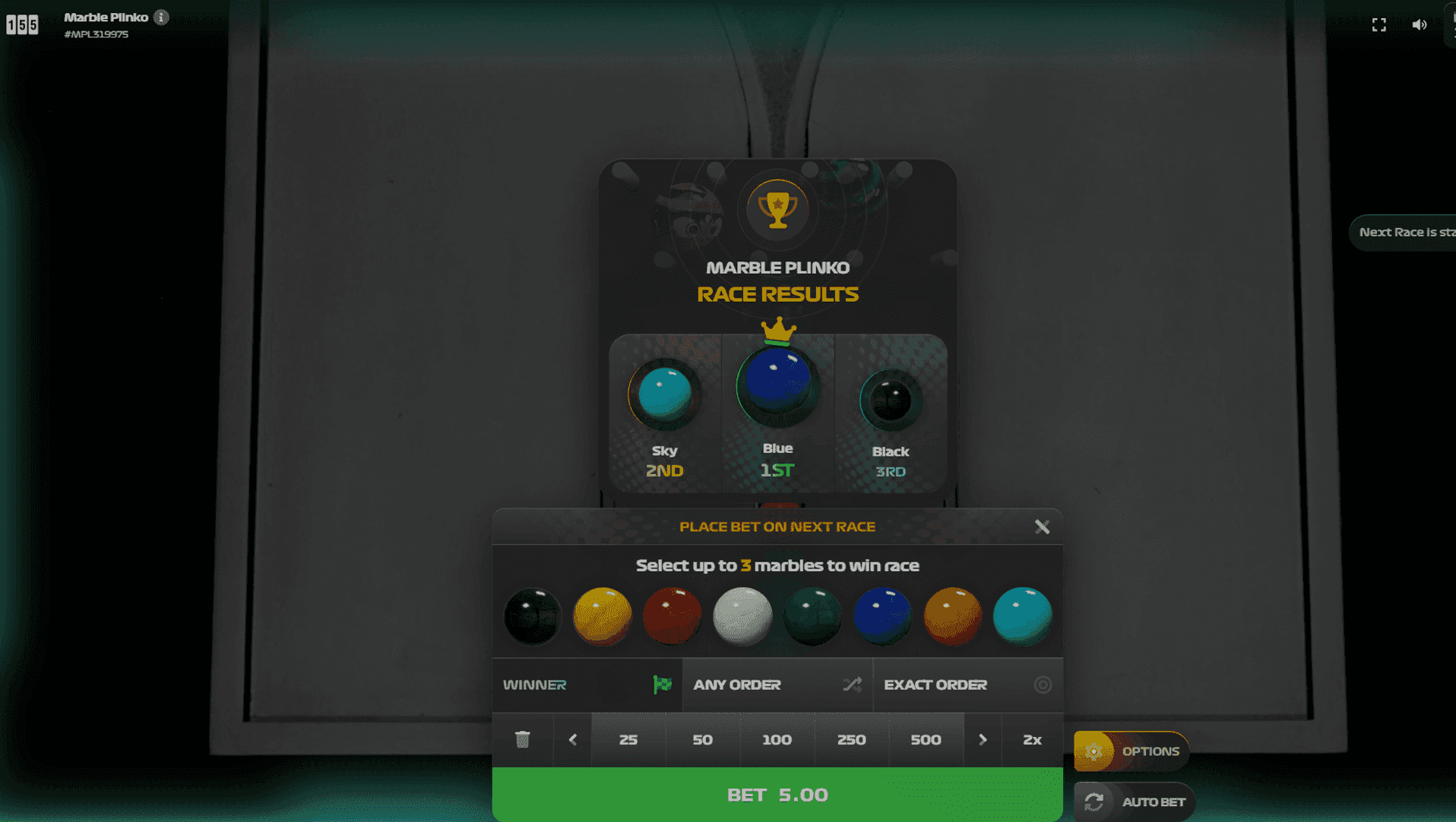Place the bet of 5.00
Viewport: 1456px width, 822px height.
pyautogui.click(x=777, y=795)
